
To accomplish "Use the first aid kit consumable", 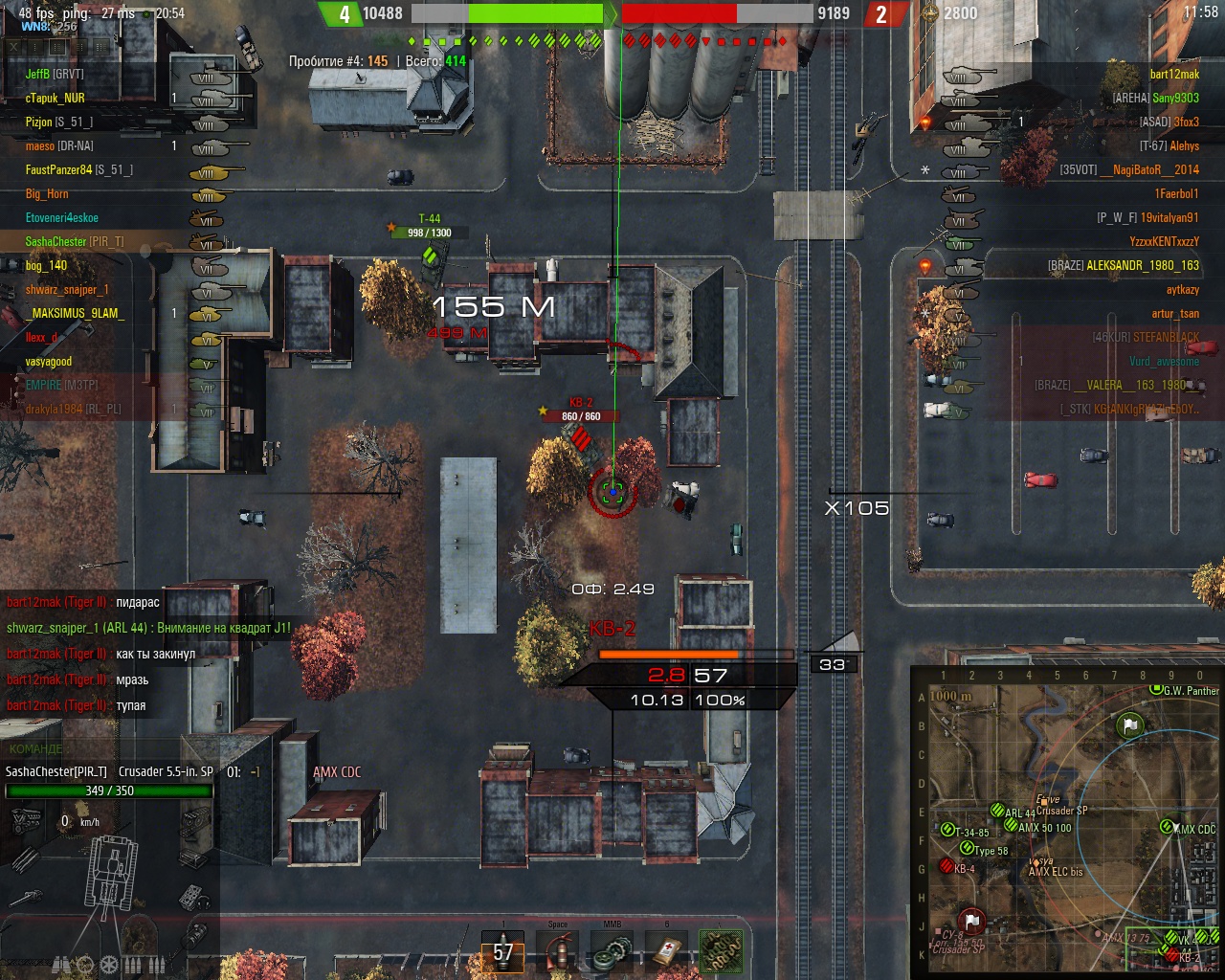I will [x=668, y=952].
